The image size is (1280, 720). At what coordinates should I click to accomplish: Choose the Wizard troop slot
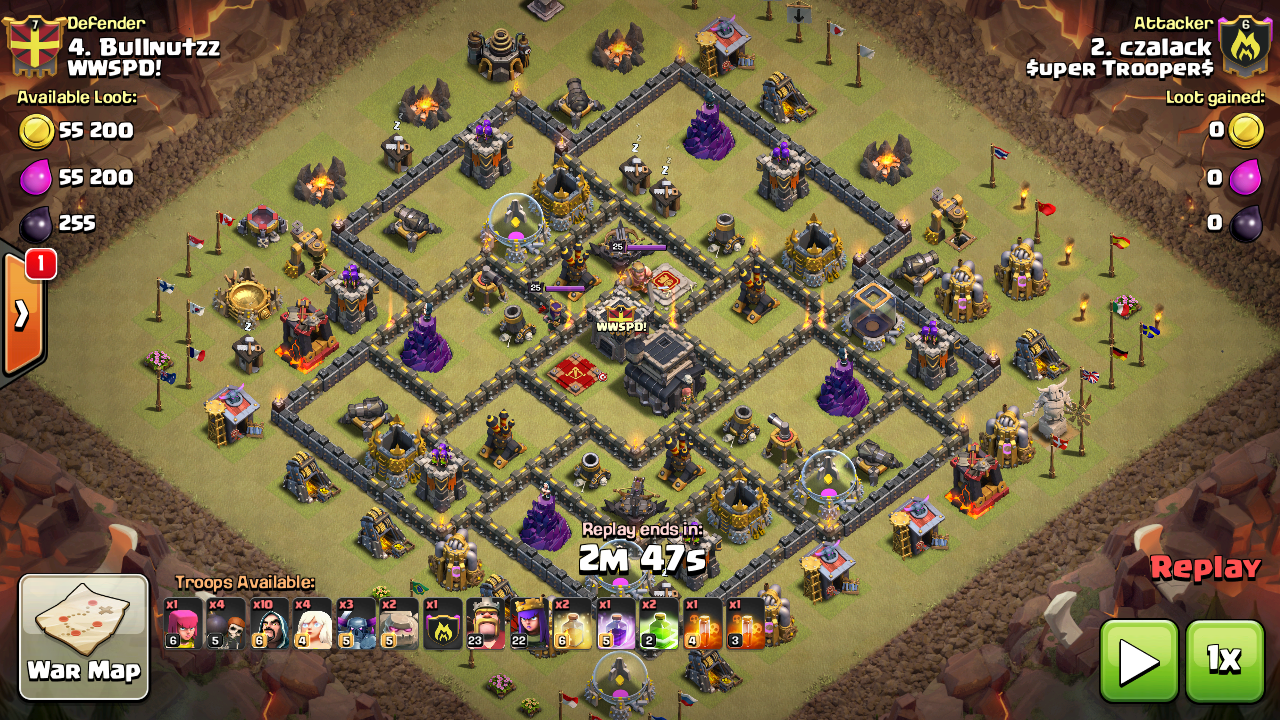(270, 624)
